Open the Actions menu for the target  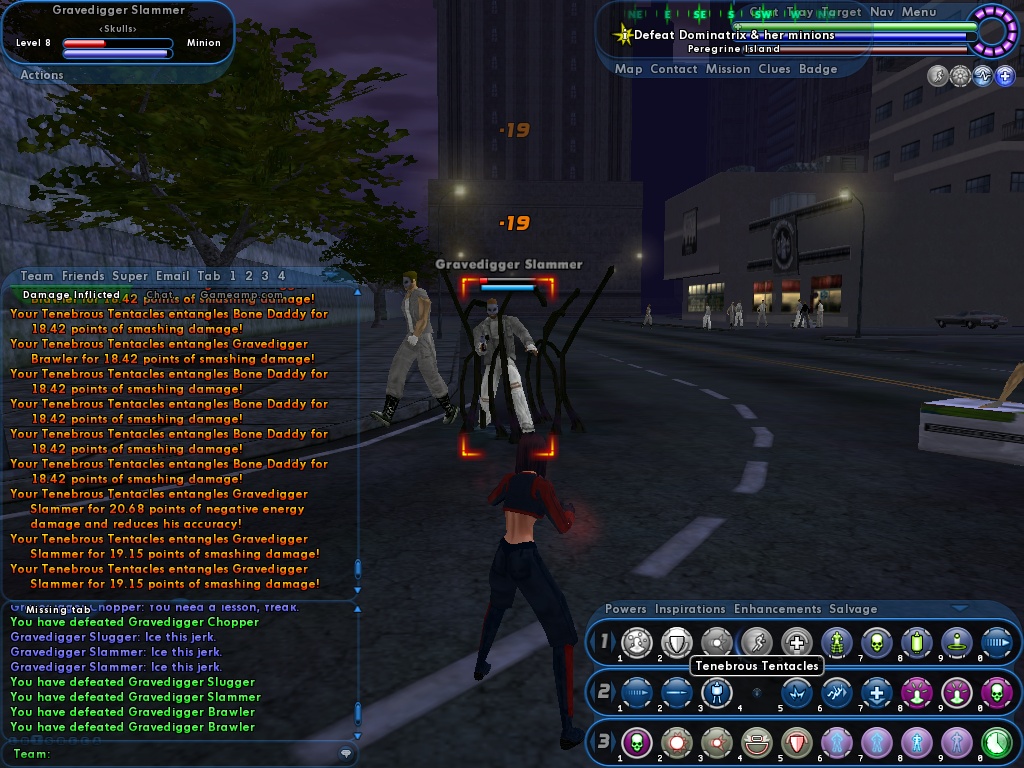pyautogui.click(x=42, y=75)
